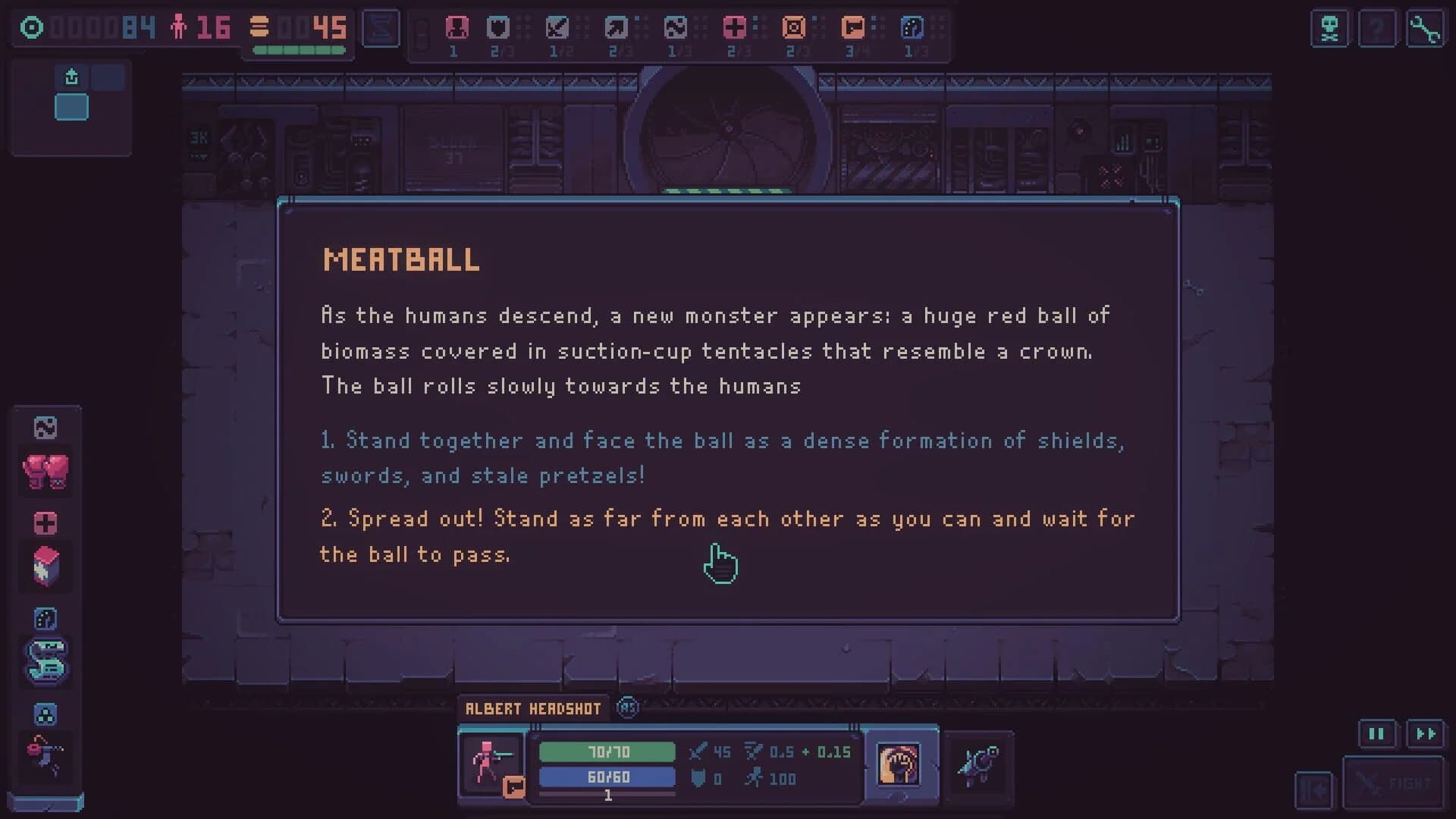Image resolution: width=1456 pixels, height=819 pixels.
Task: Click the crossed-swords class icon in the top bar
Action: (x=557, y=28)
